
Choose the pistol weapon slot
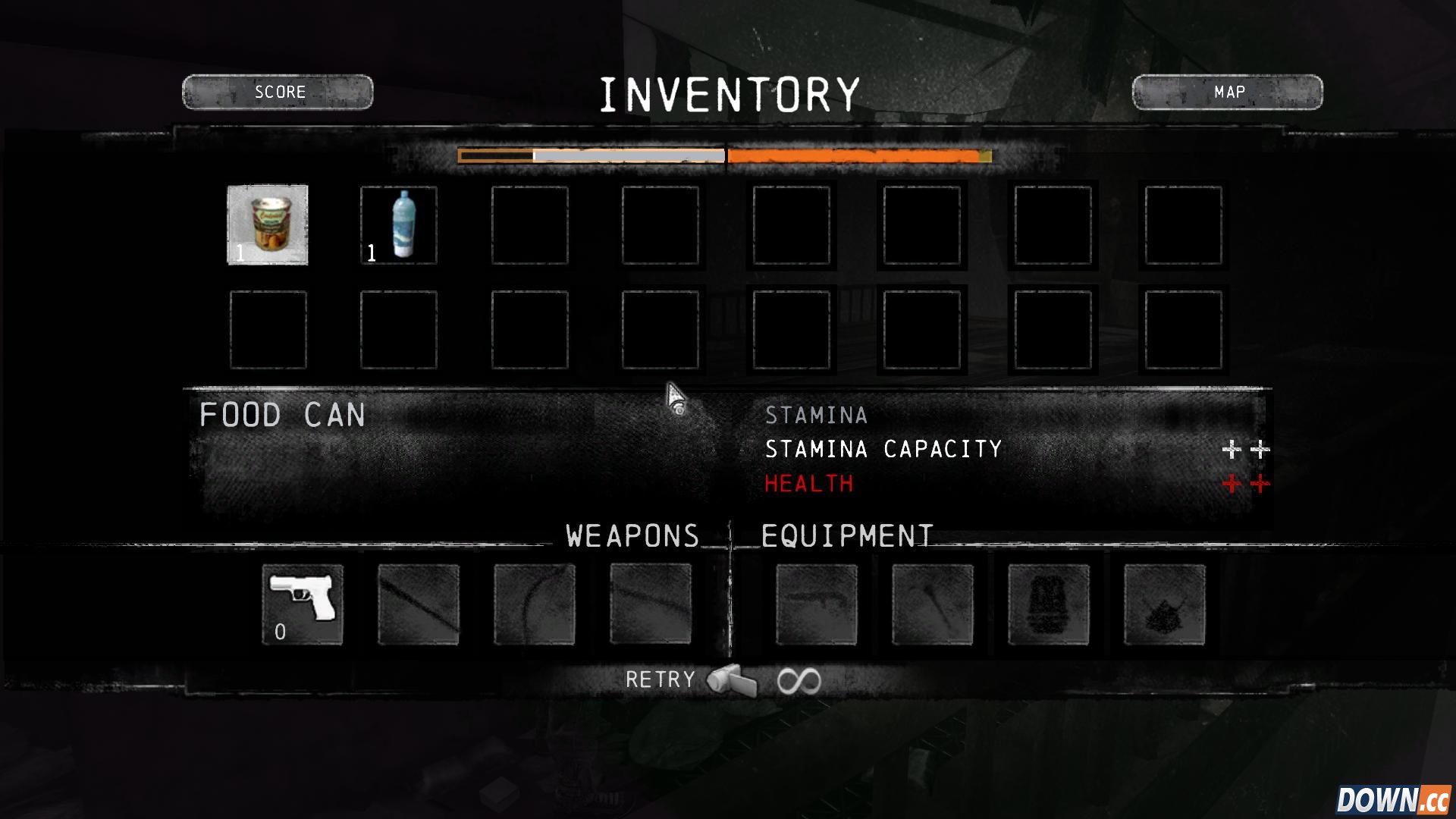(303, 604)
